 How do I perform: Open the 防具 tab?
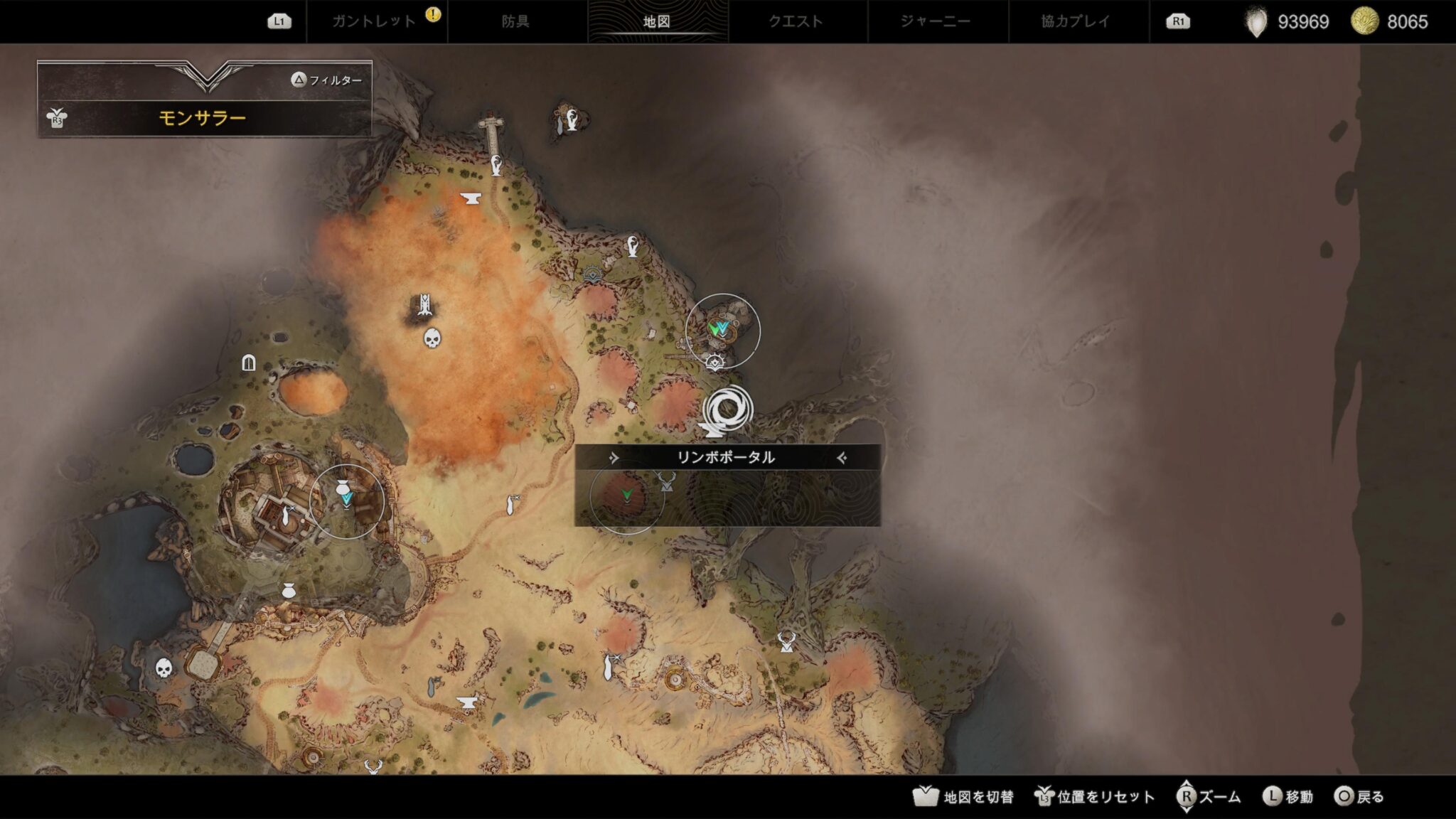(515, 21)
